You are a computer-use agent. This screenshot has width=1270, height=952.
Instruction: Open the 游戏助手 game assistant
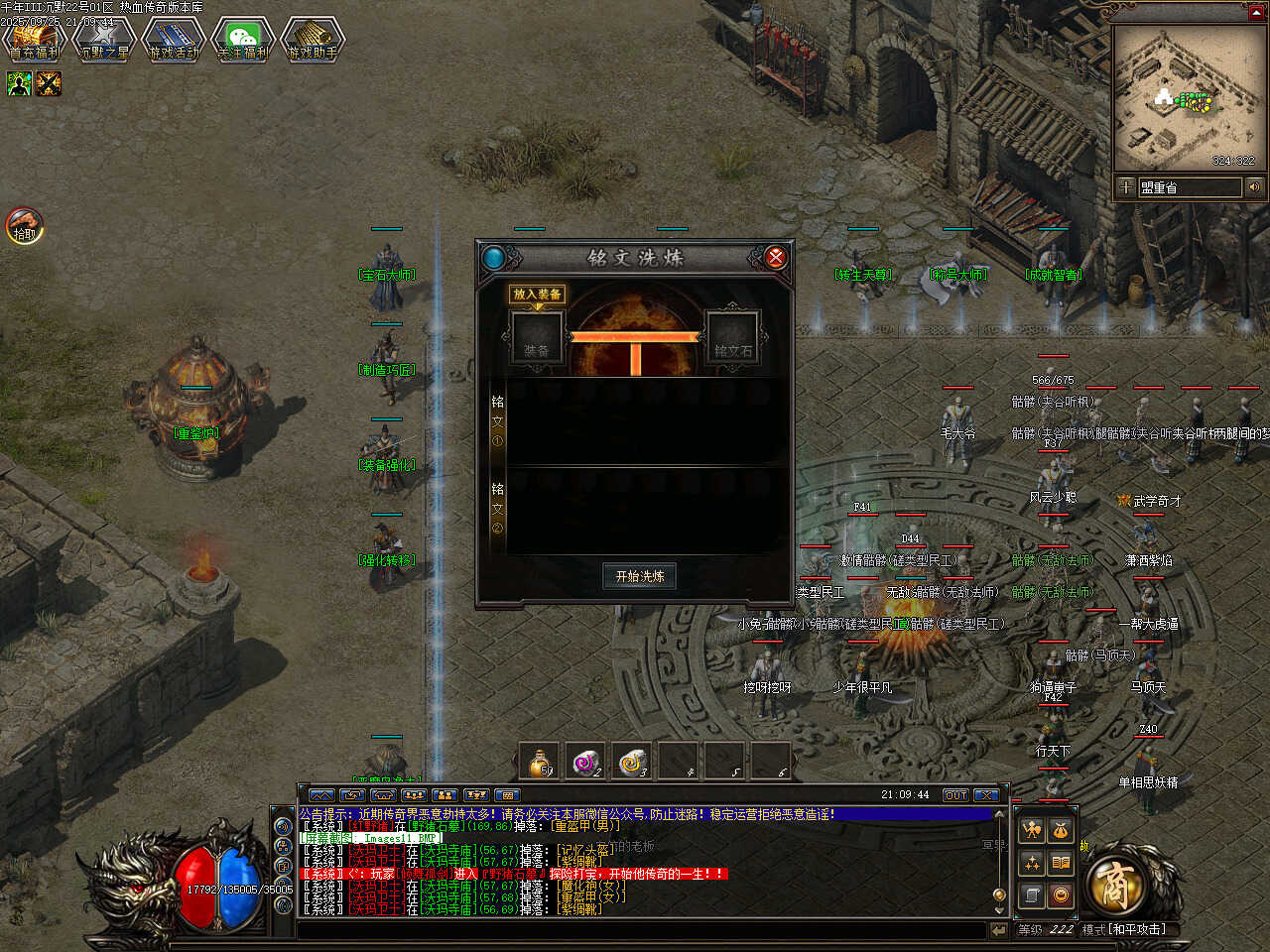313,42
